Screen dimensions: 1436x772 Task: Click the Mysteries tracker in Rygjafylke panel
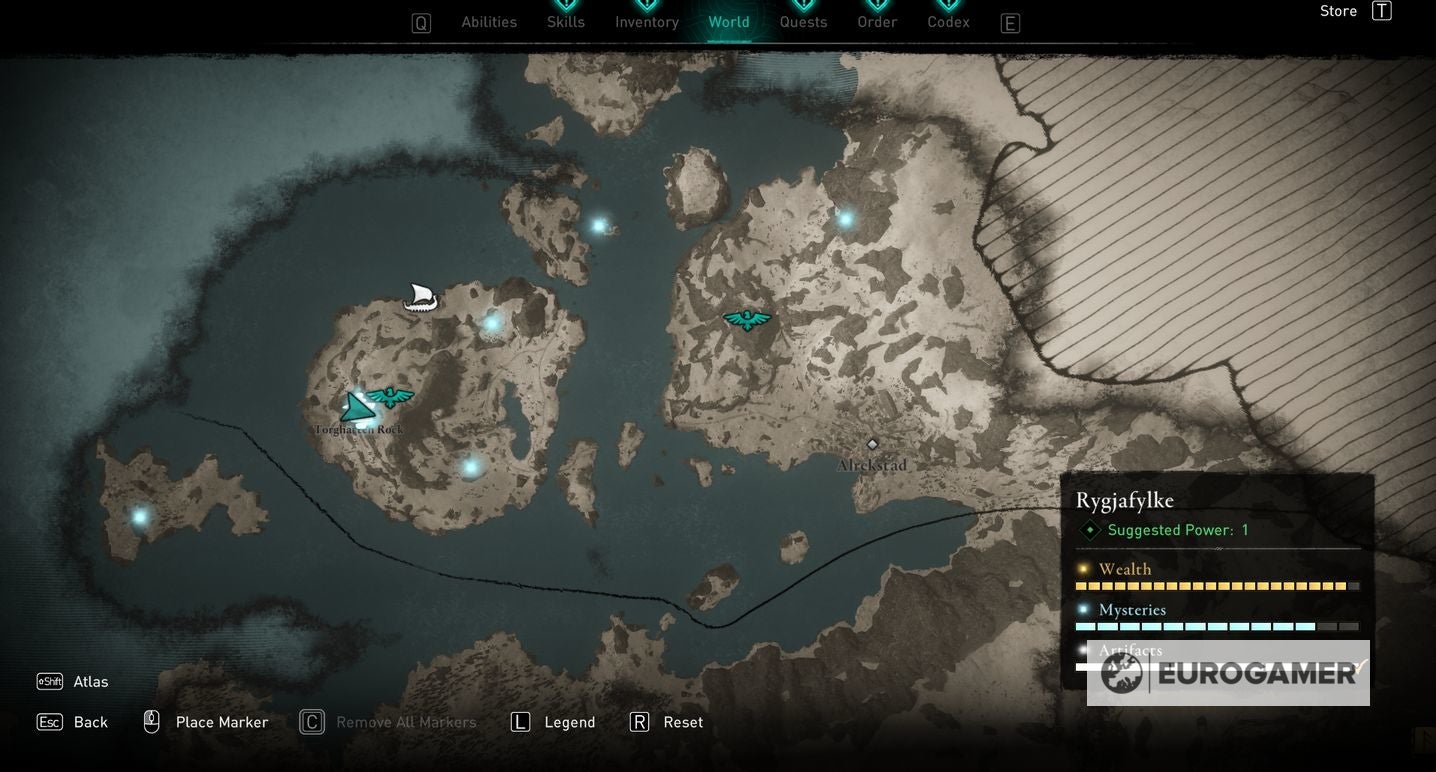click(1132, 610)
